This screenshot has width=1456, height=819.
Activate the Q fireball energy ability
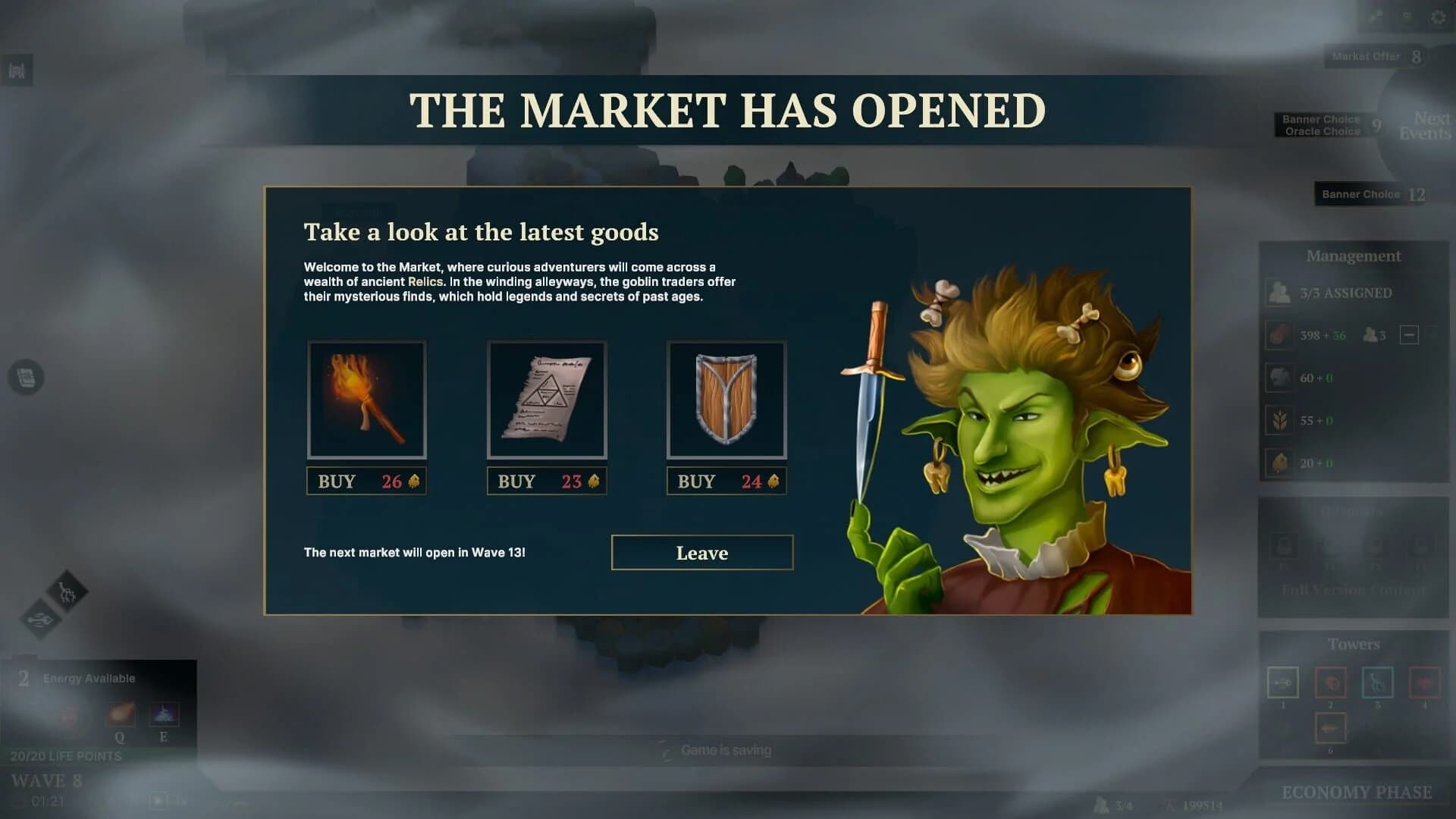tap(118, 714)
